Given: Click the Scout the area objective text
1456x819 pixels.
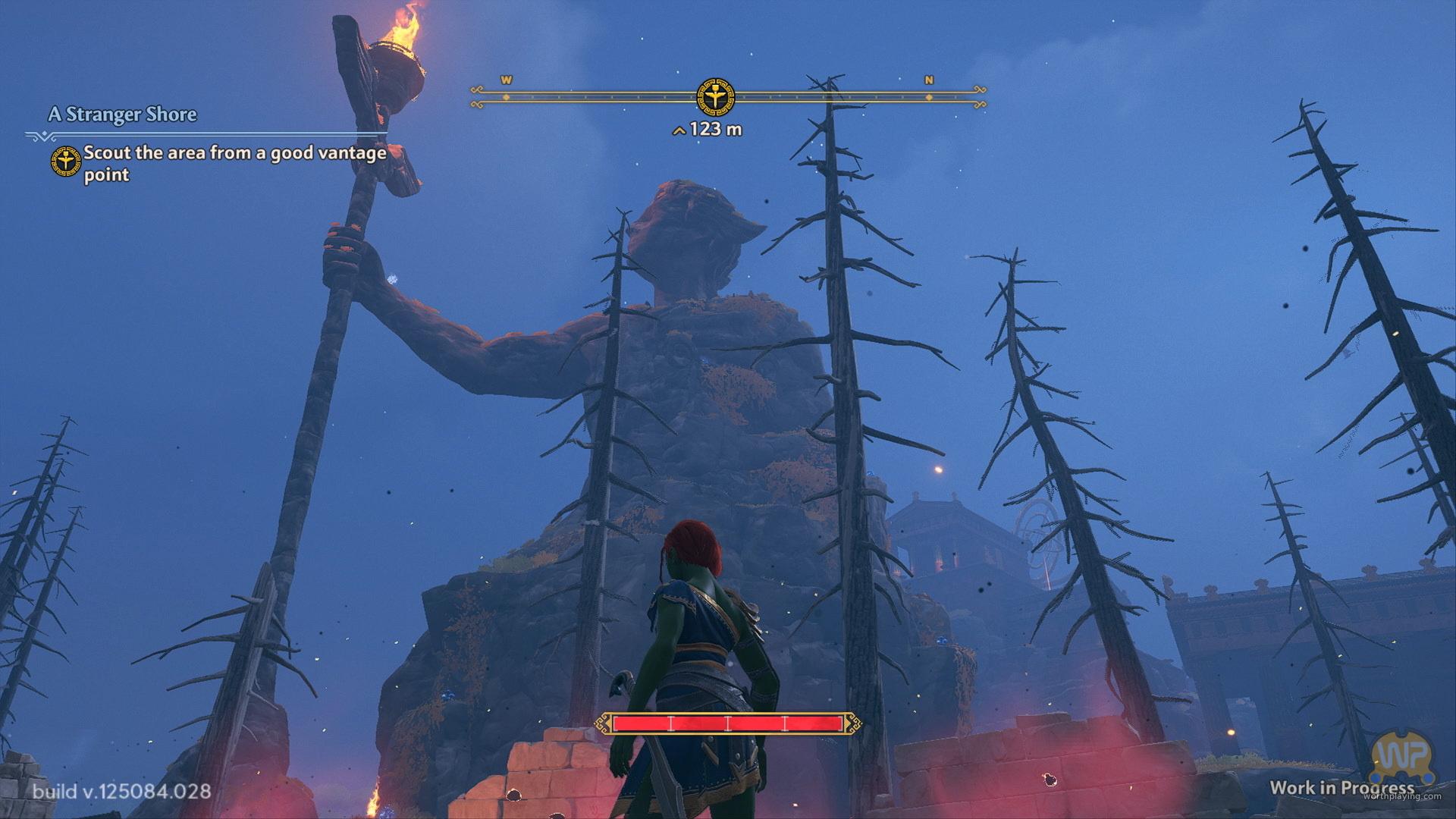Looking at the screenshot, I should point(234,163).
